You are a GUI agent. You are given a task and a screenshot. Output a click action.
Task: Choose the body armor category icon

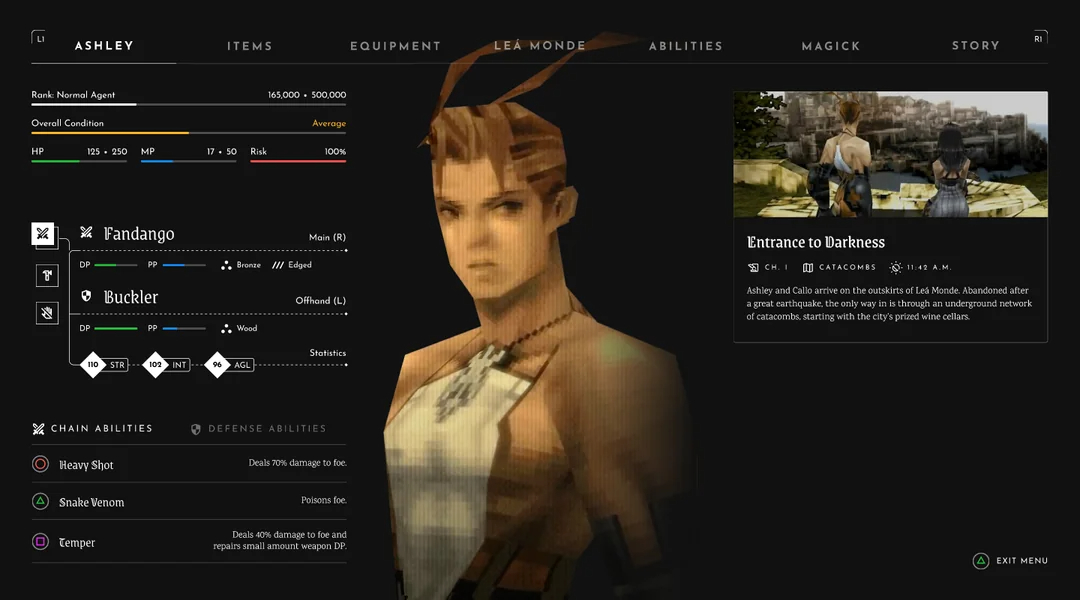[46, 275]
